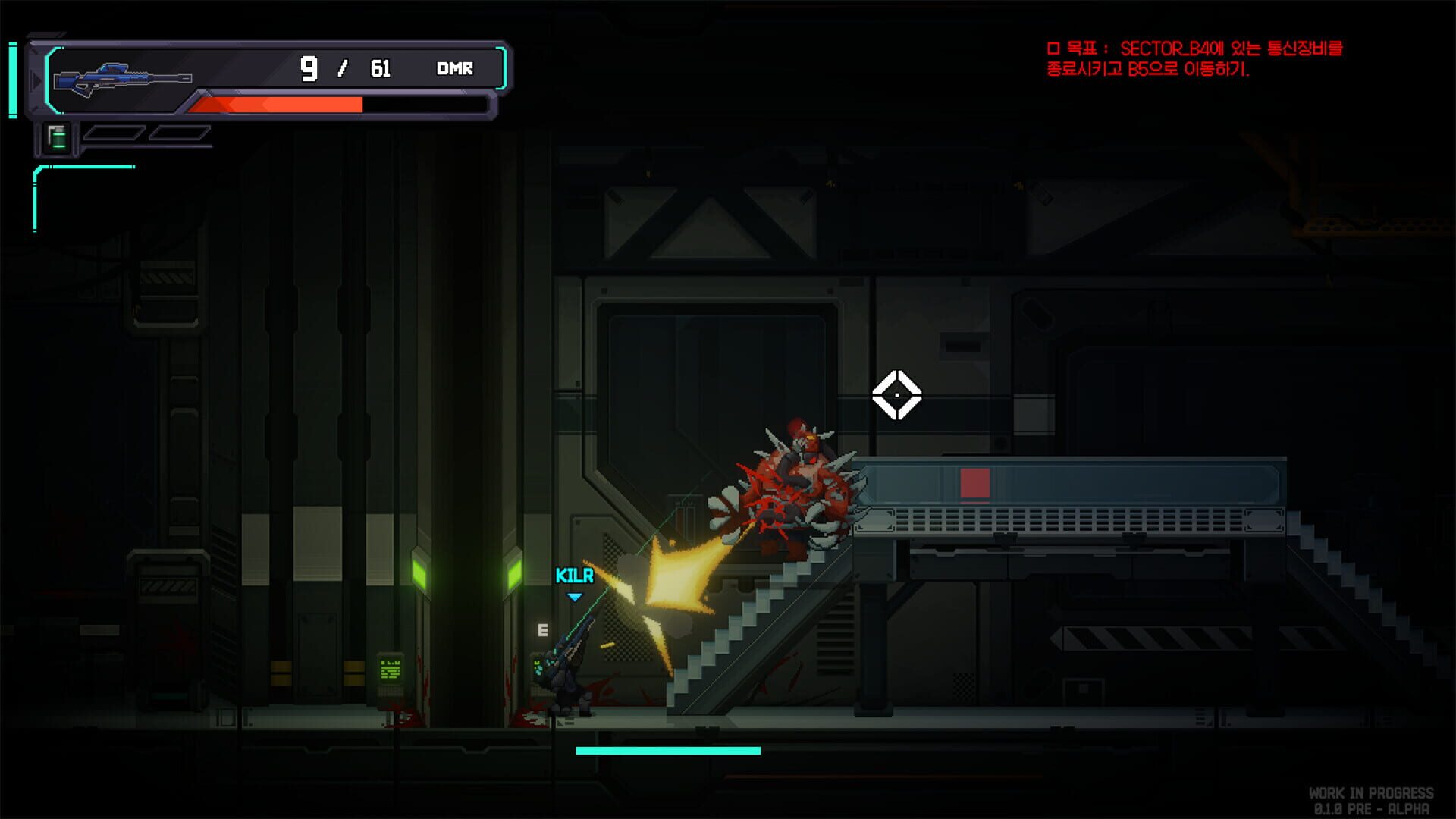The width and height of the screenshot is (1456, 819).
Task: Click the cyan triangle marker below KILR
Action: [575, 596]
